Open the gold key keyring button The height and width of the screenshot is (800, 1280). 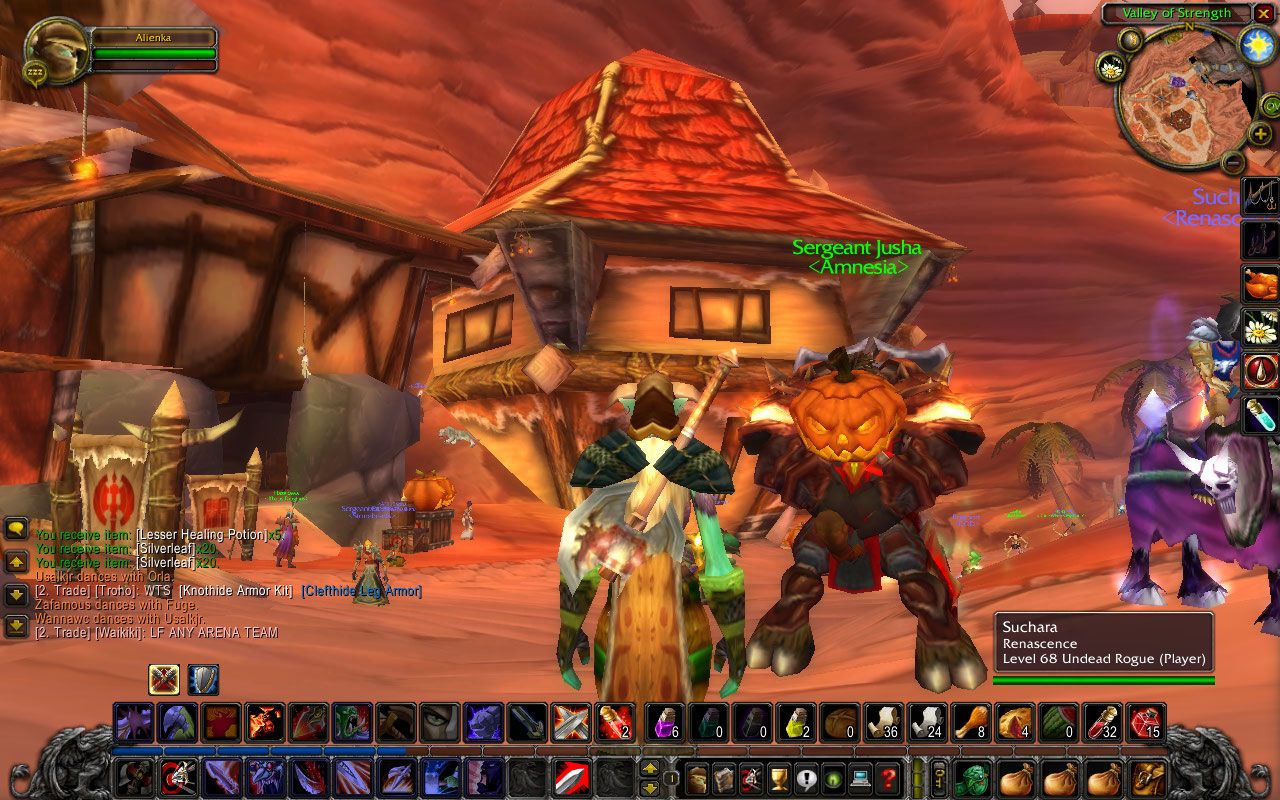tap(940, 778)
